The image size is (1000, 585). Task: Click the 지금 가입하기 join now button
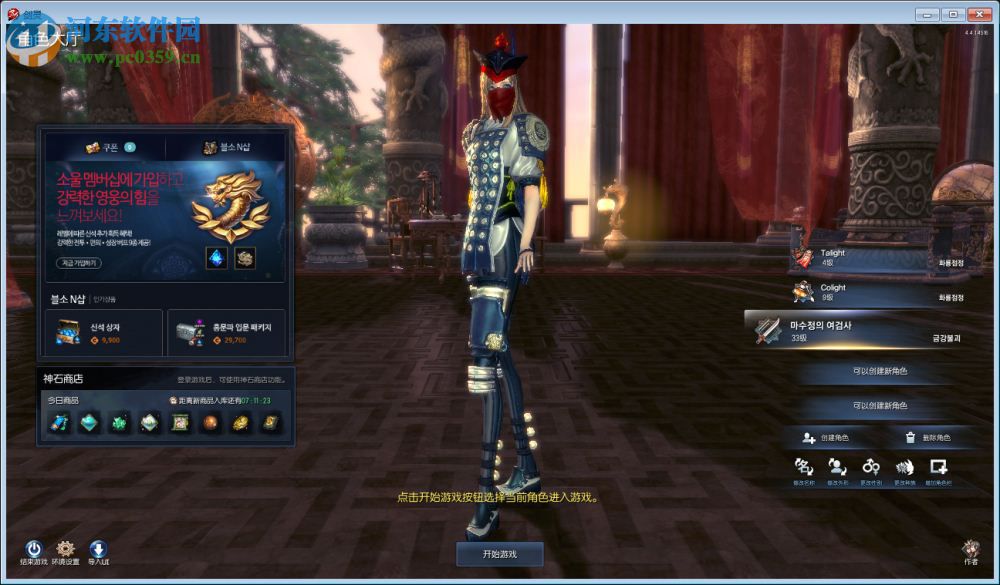click(x=78, y=263)
